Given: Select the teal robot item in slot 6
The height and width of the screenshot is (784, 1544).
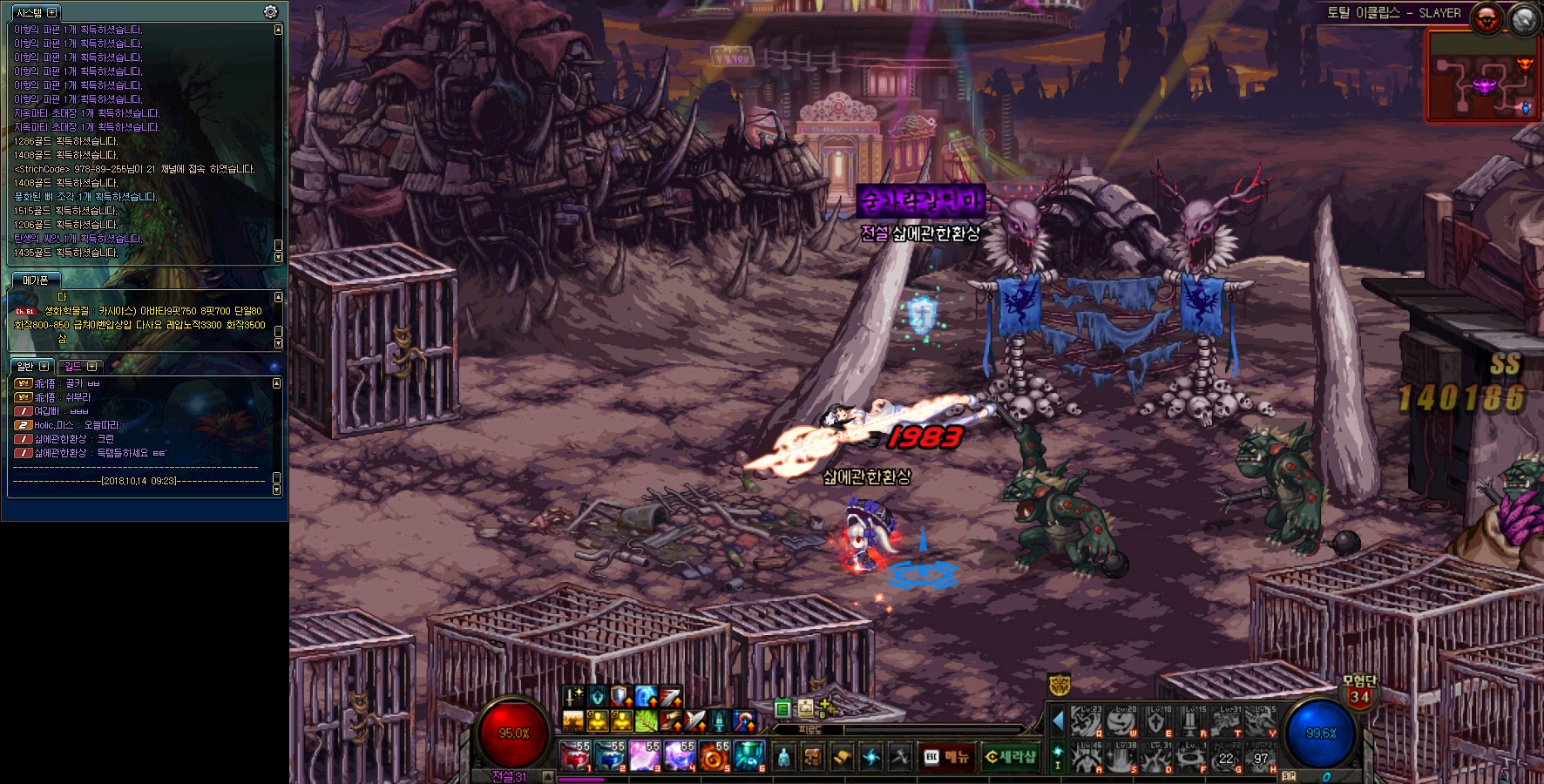Looking at the screenshot, I should click(748, 756).
